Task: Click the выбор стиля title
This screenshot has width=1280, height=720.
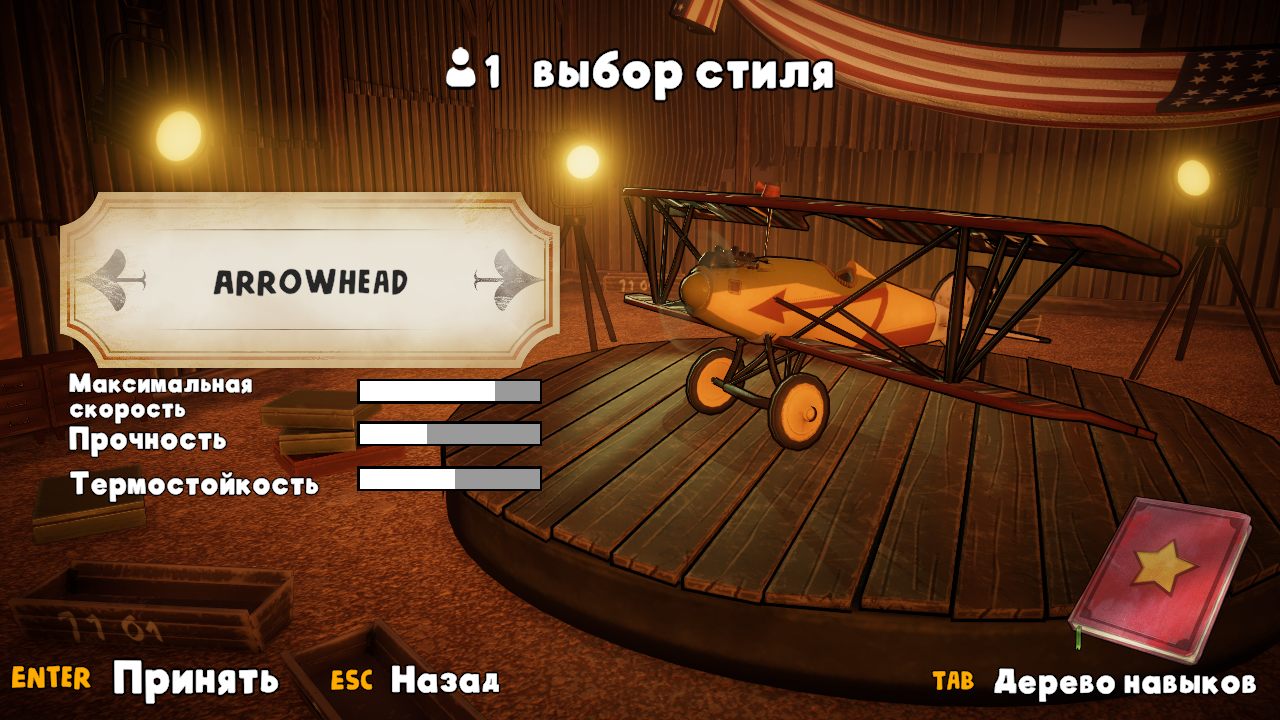Action: tap(680, 69)
